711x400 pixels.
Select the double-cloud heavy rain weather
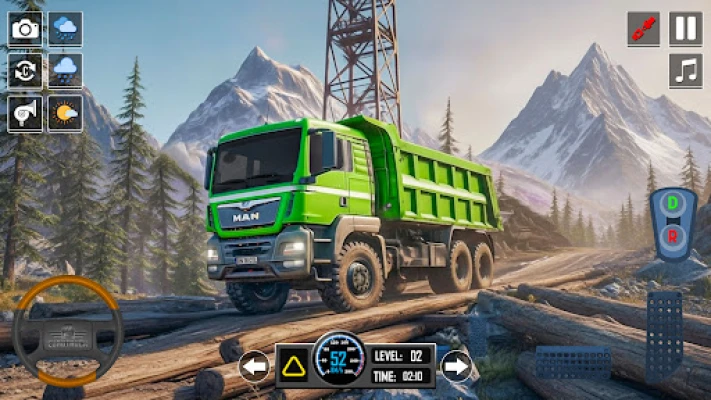(66, 28)
